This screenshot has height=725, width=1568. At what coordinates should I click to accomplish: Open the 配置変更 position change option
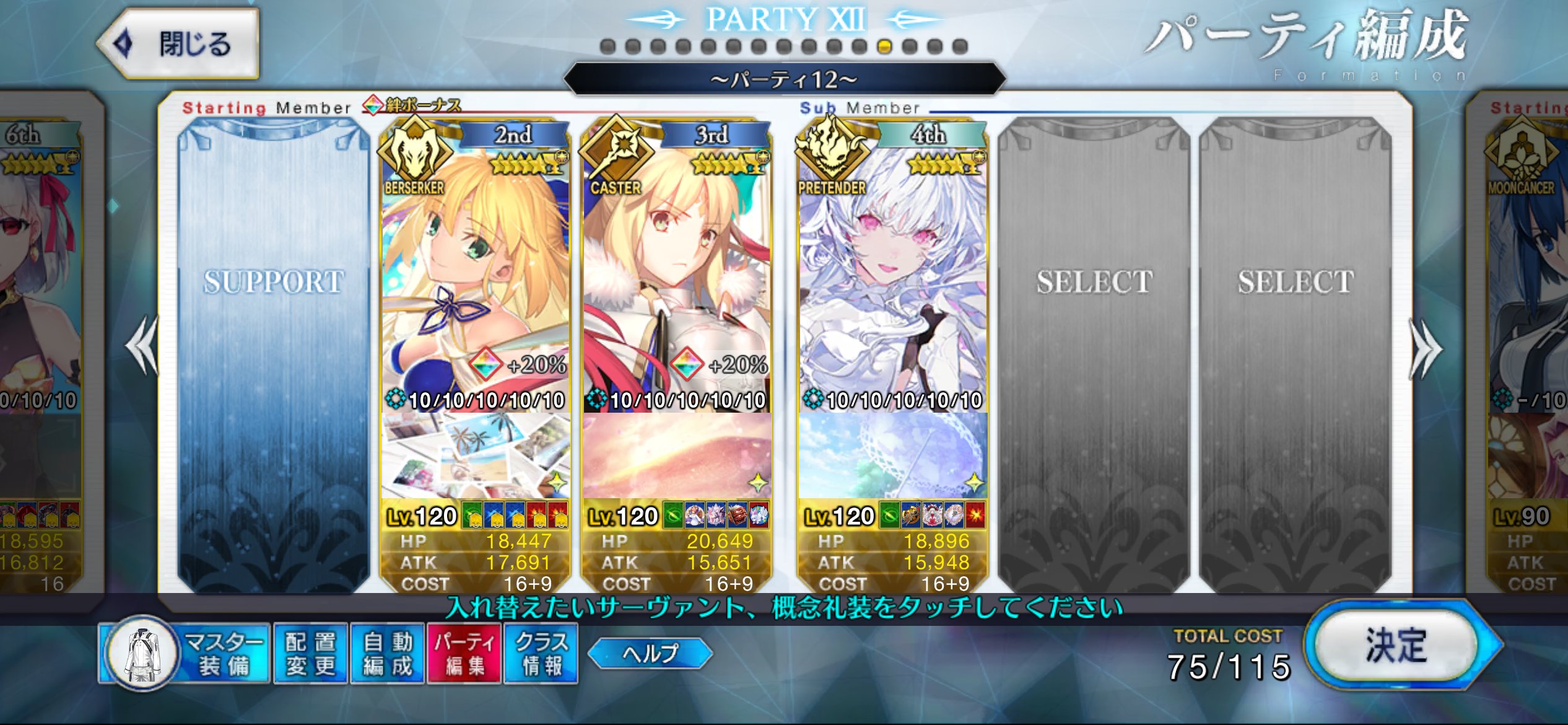311,654
